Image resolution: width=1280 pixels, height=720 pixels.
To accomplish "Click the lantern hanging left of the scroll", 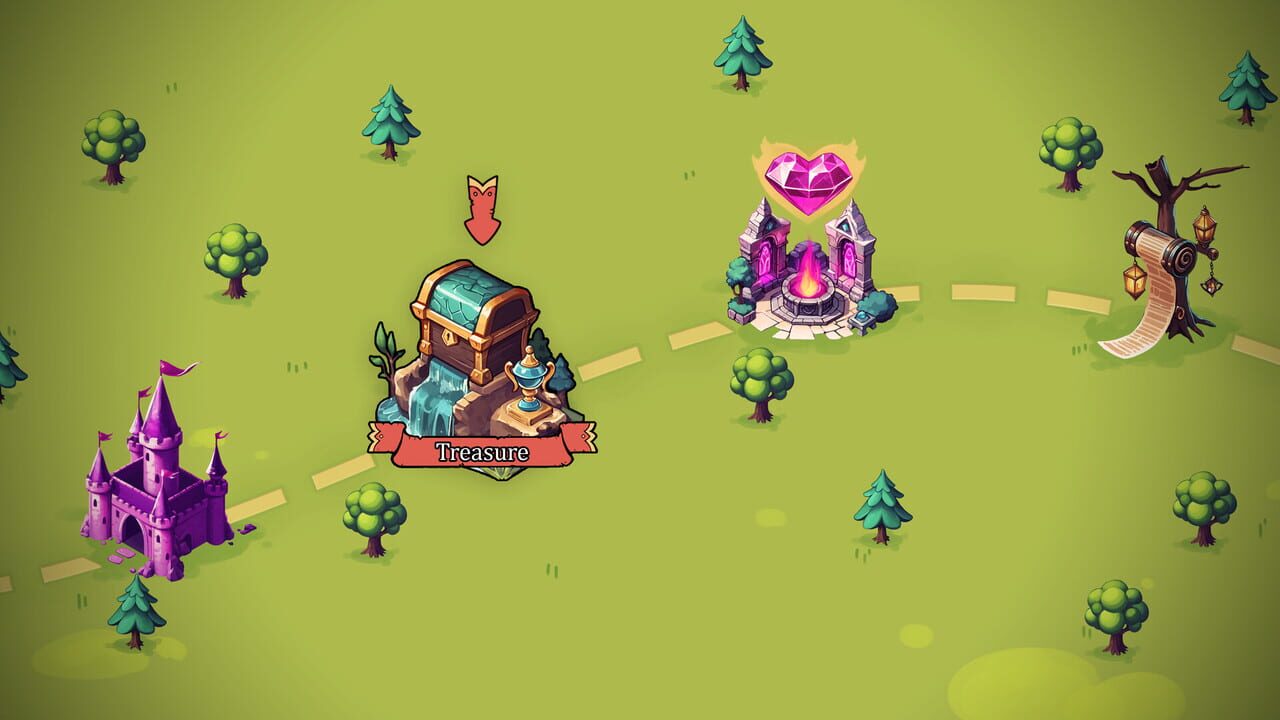I will tap(1135, 280).
